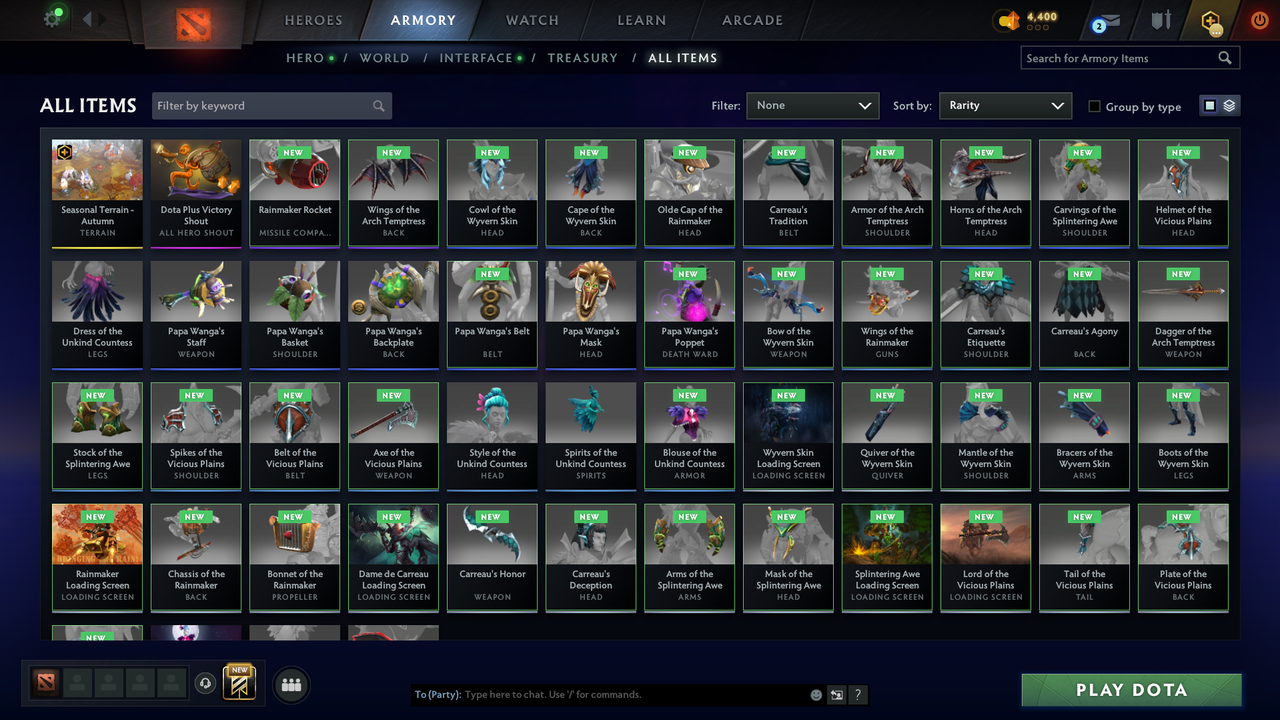
Task: Open the emoticon picker in the chat bar
Action: (815, 694)
